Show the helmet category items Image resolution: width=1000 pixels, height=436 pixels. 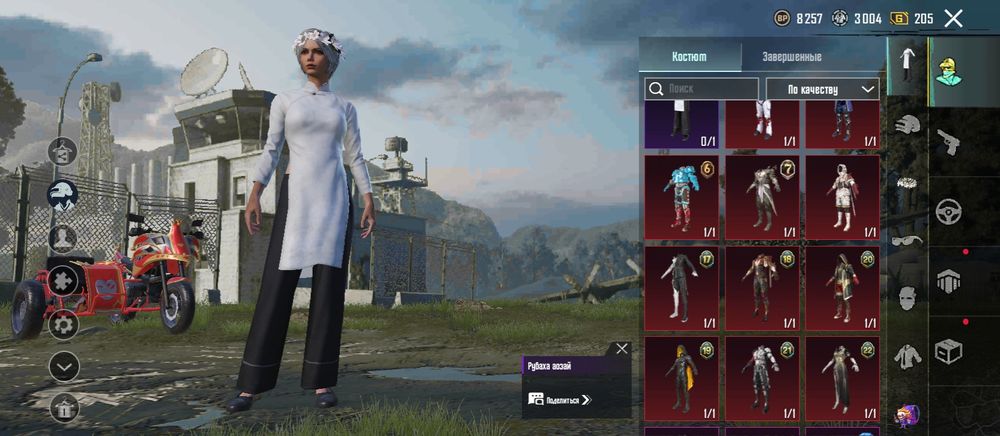click(x=906, y=126)
